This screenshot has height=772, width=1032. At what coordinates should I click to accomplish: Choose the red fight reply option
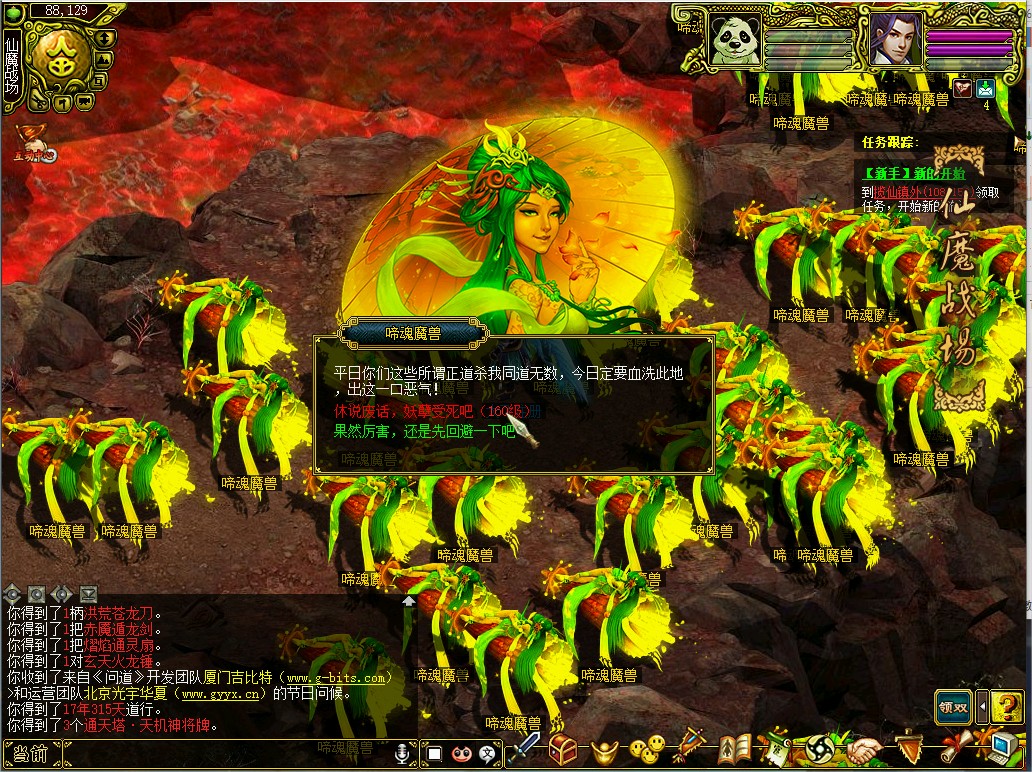pos(432,411)
